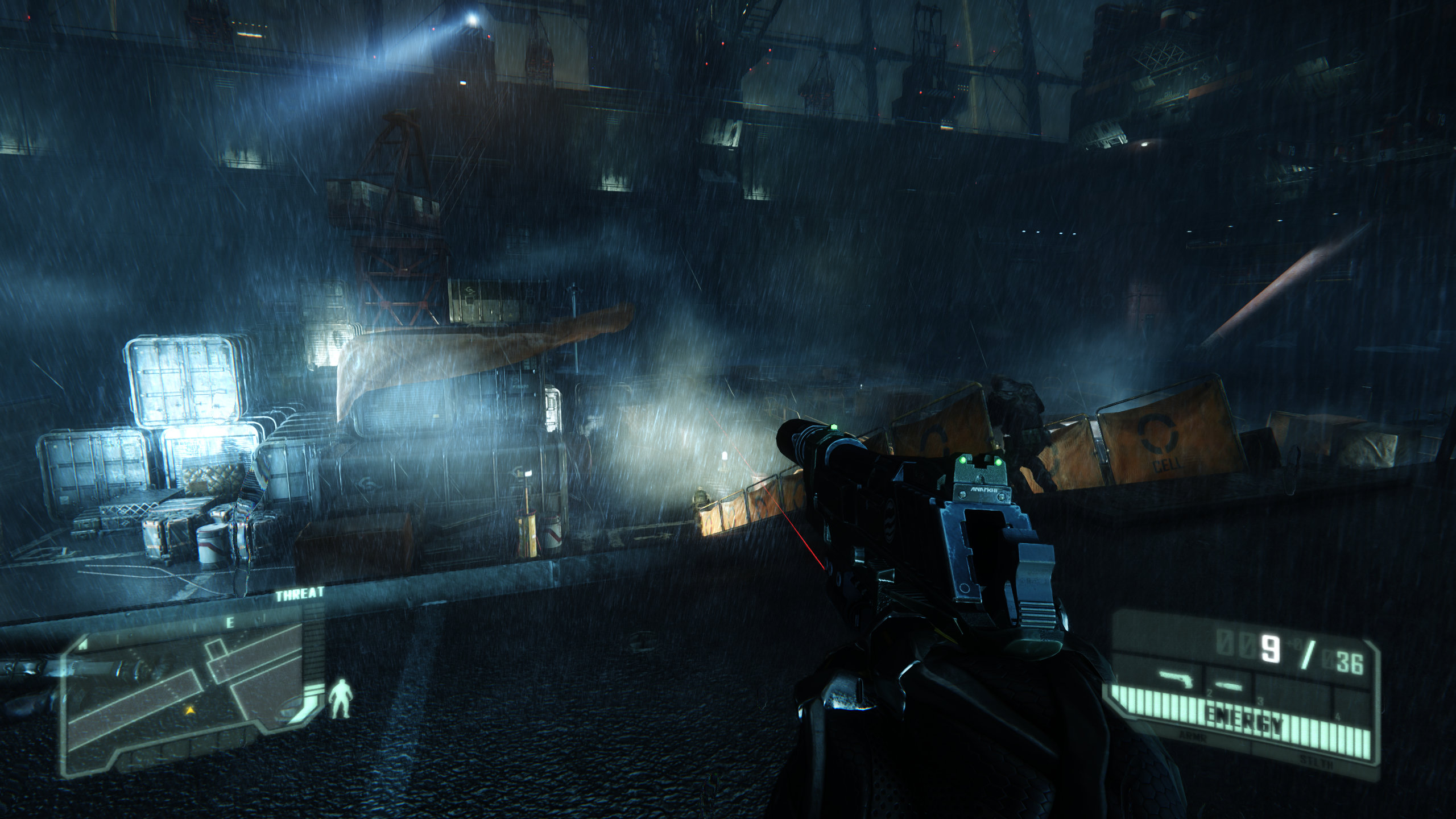Select the standing stance figure icon

tap(342, 698)
